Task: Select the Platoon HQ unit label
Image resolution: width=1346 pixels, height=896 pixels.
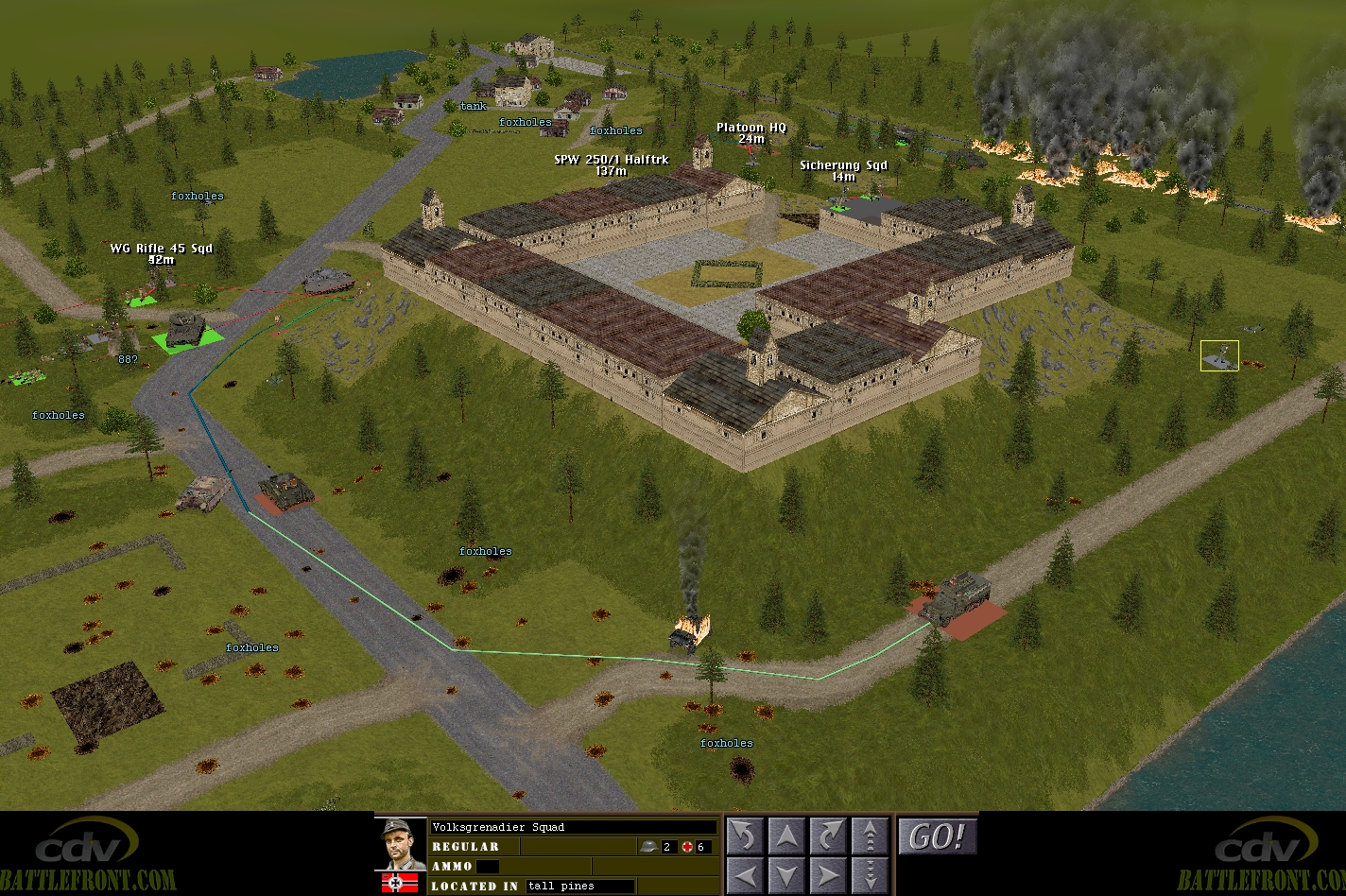Action: 751,128
